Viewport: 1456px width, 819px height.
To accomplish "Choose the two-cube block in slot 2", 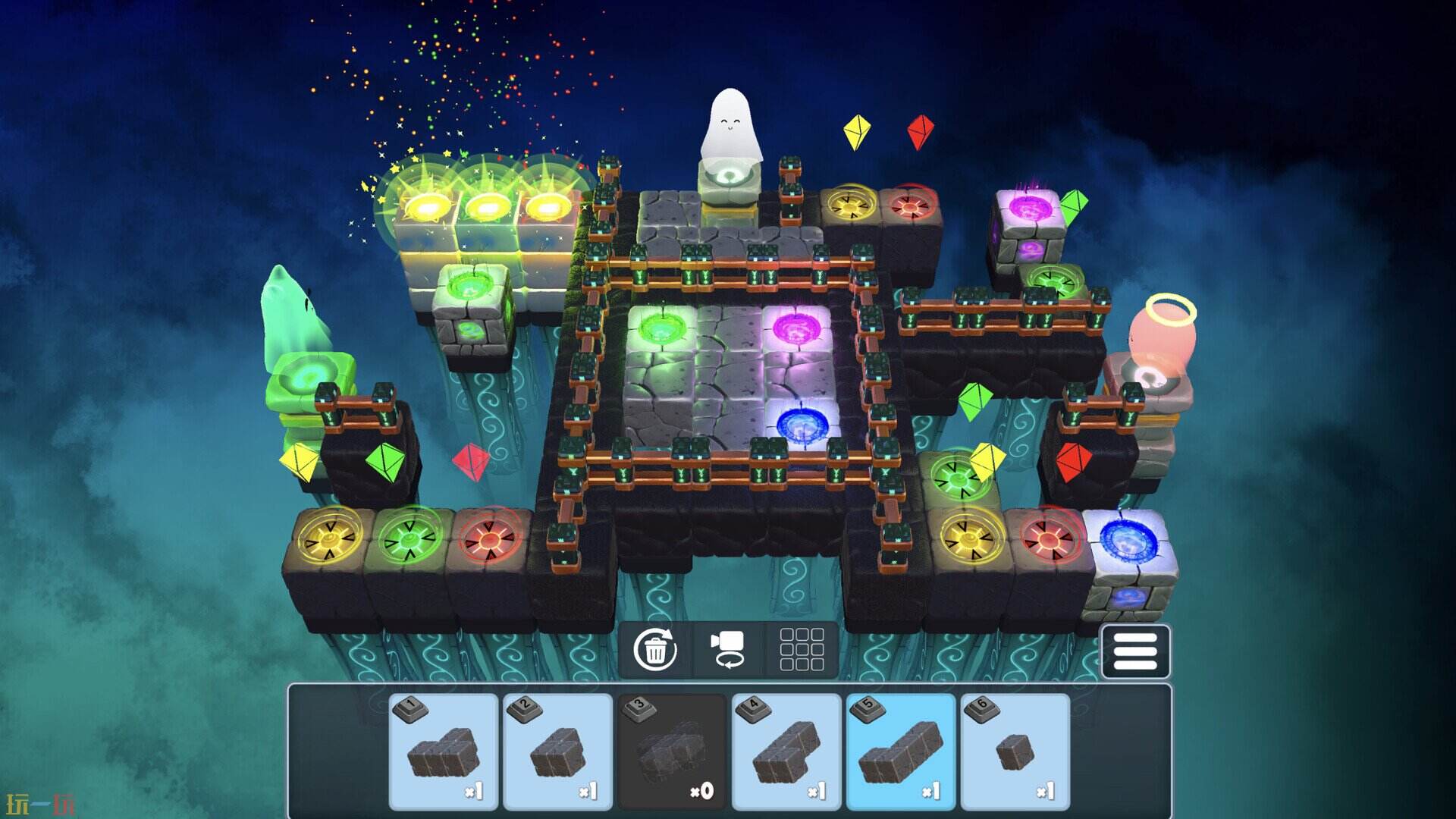I will (x=558, y=752).
